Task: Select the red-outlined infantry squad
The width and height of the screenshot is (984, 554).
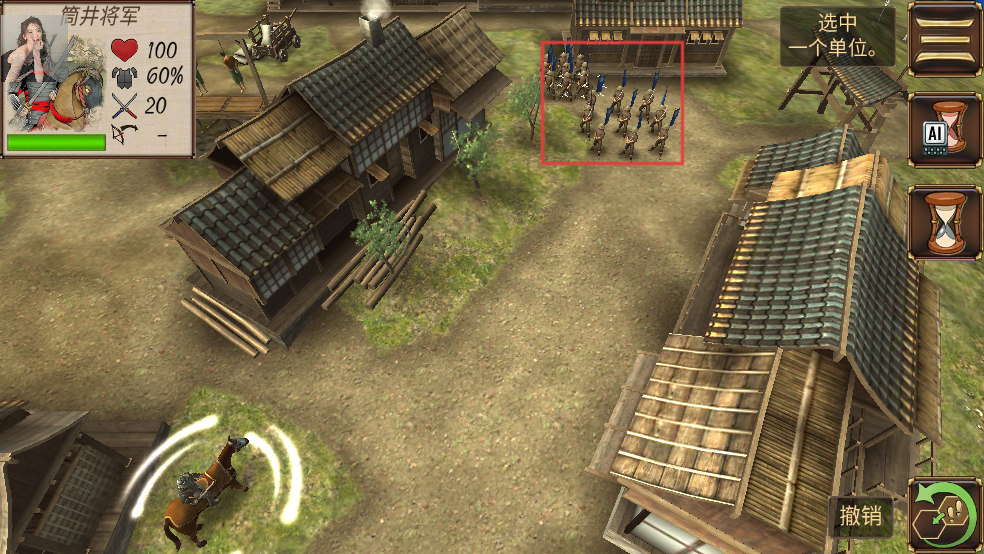Action: [x=612, y=102]
